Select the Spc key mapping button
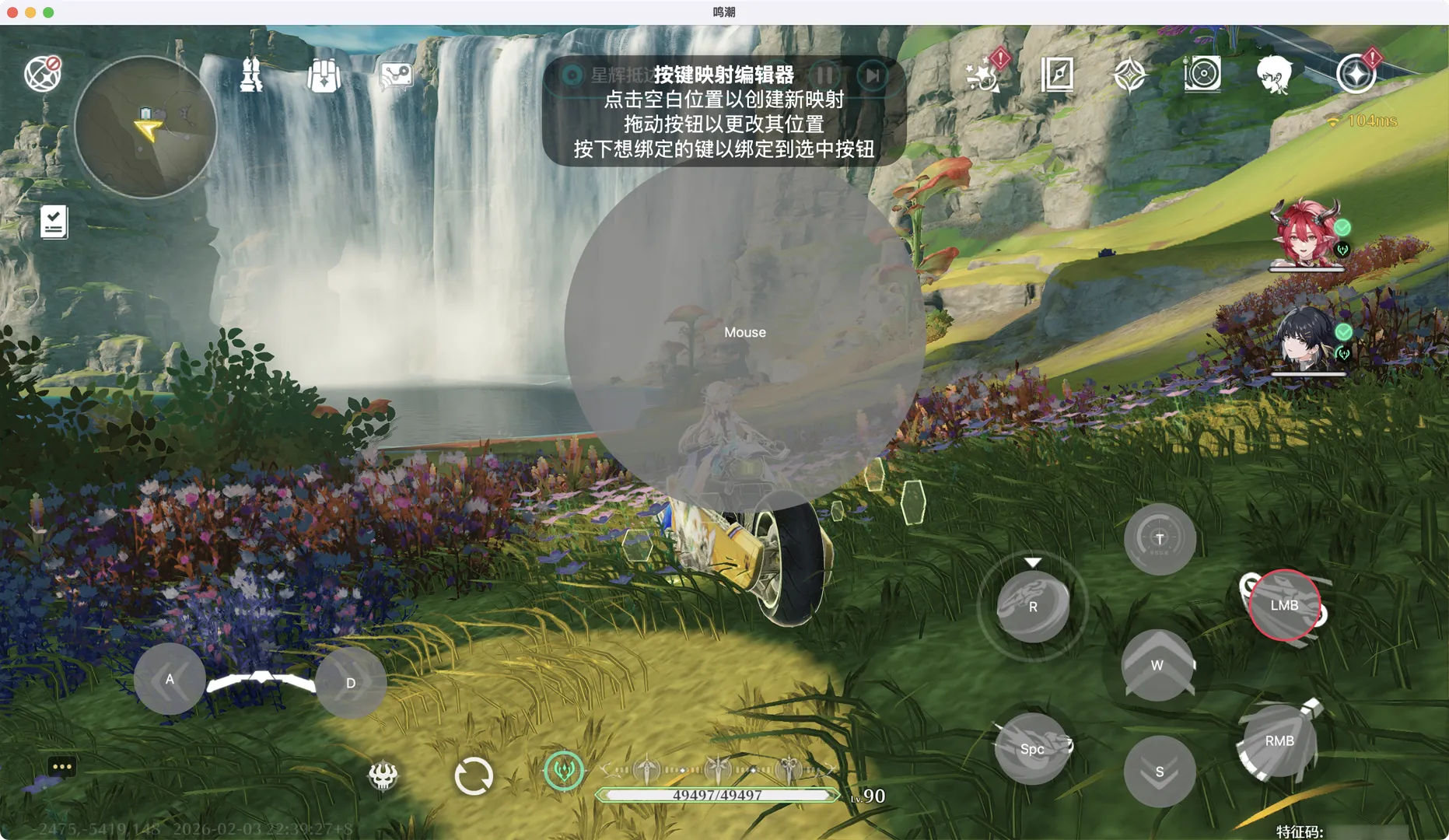 [x=1032, y=749]
